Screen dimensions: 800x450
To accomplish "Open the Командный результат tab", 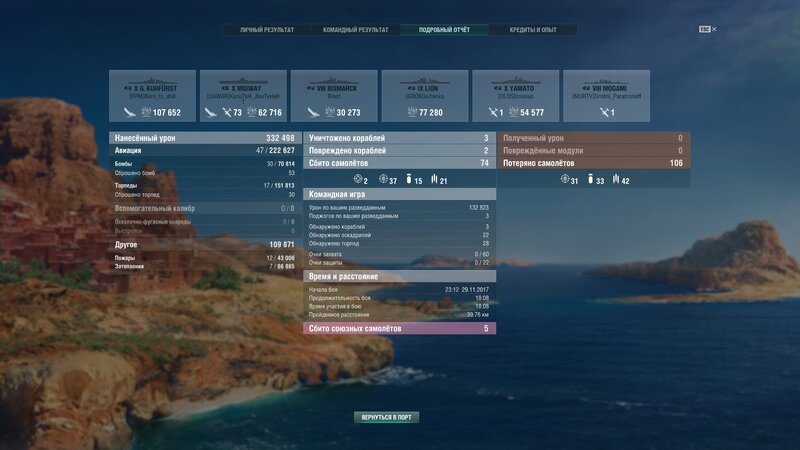I will (356, 30).
